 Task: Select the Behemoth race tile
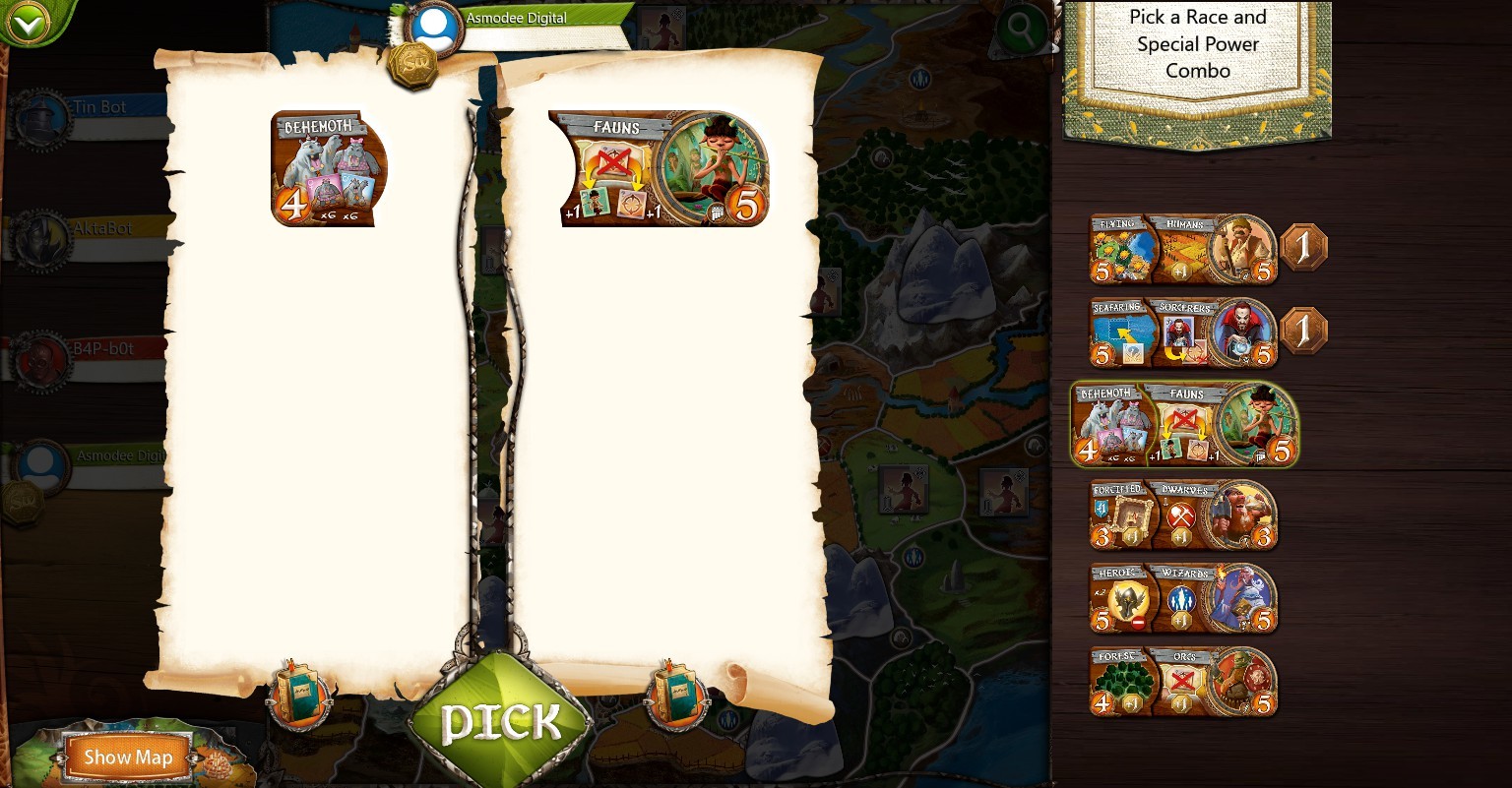point(329,168)
